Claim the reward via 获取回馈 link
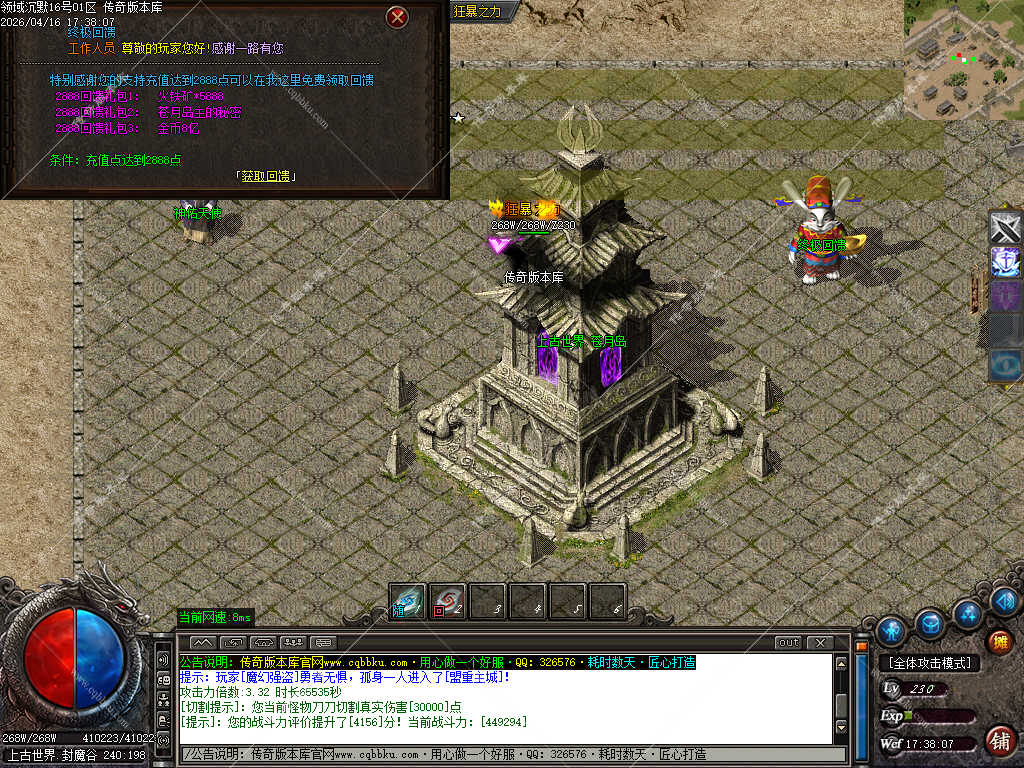 click(x=266, y=176)
